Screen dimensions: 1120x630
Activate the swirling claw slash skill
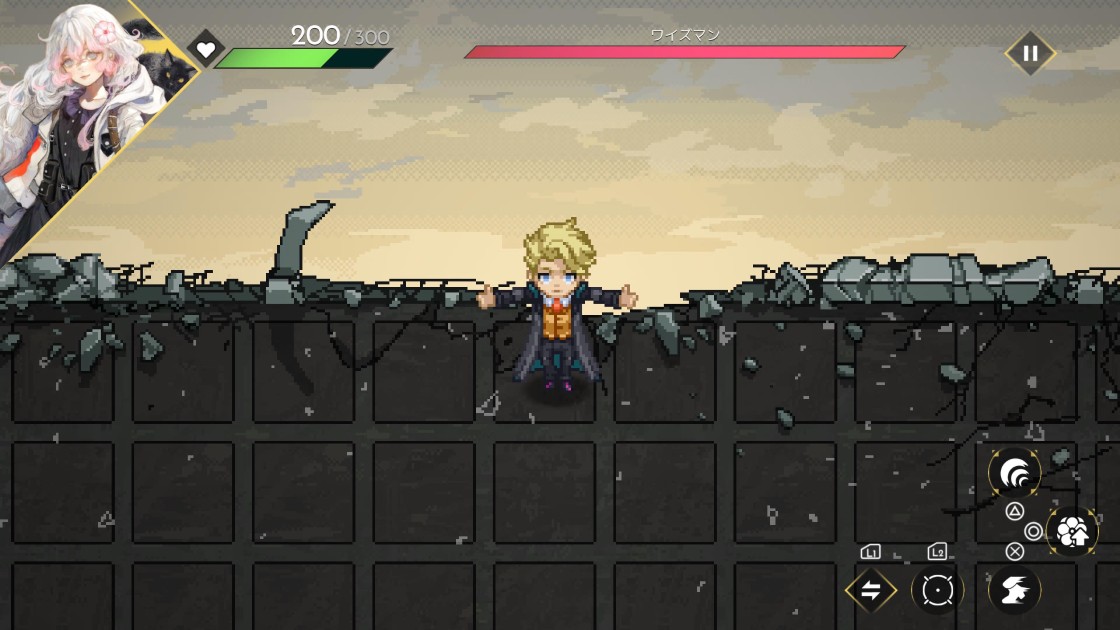1014,473
